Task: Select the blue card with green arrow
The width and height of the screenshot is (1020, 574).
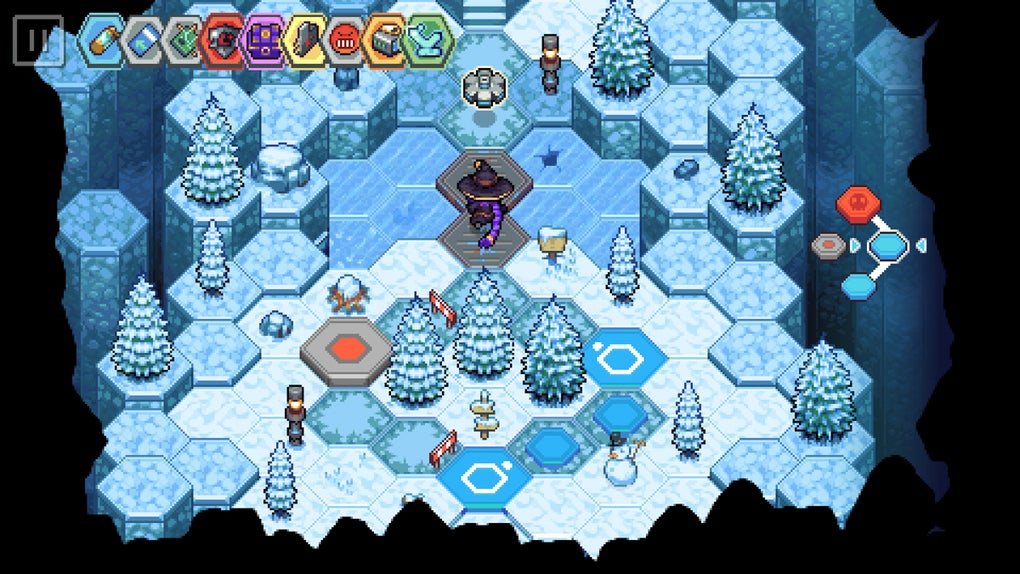Action: tap(143, 41)
